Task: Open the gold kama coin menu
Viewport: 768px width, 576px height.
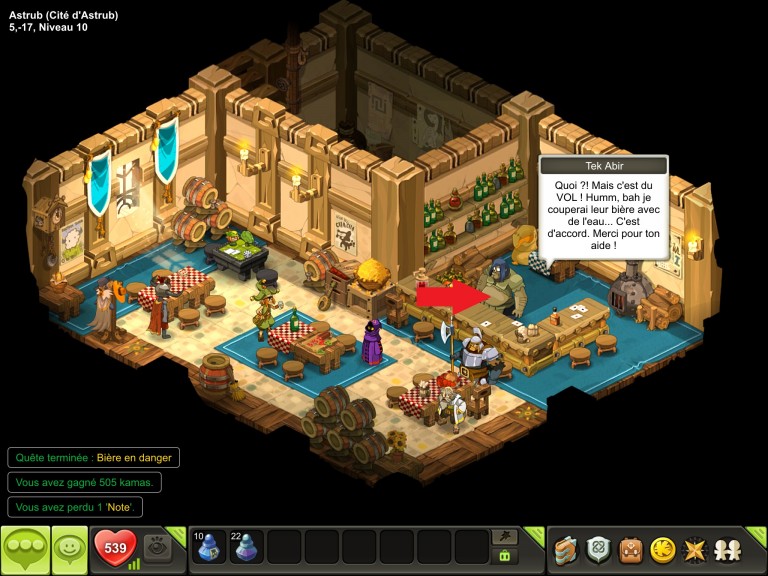Action: pos(662,549)
